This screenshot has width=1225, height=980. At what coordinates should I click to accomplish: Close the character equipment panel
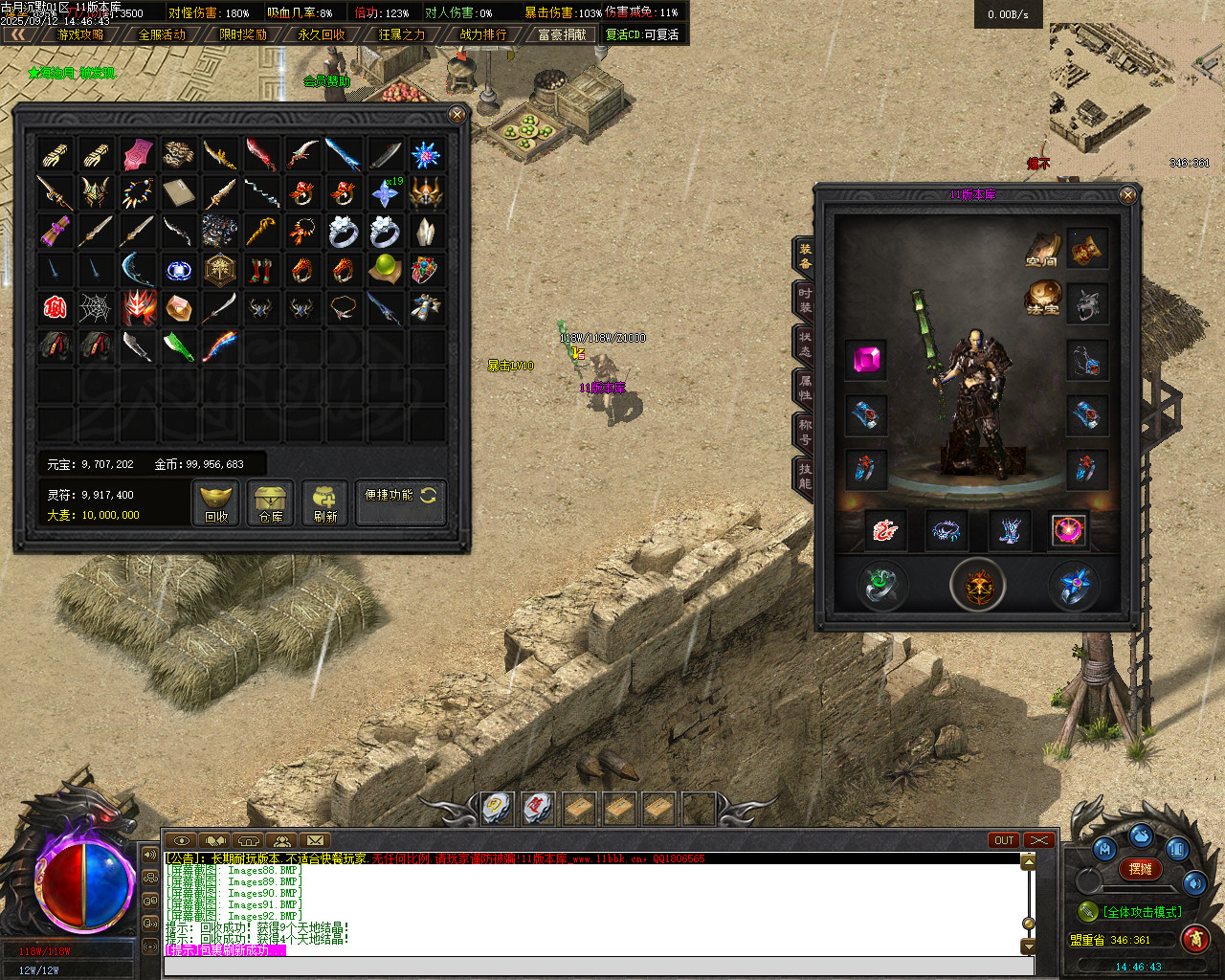(x=1127, y=195)
